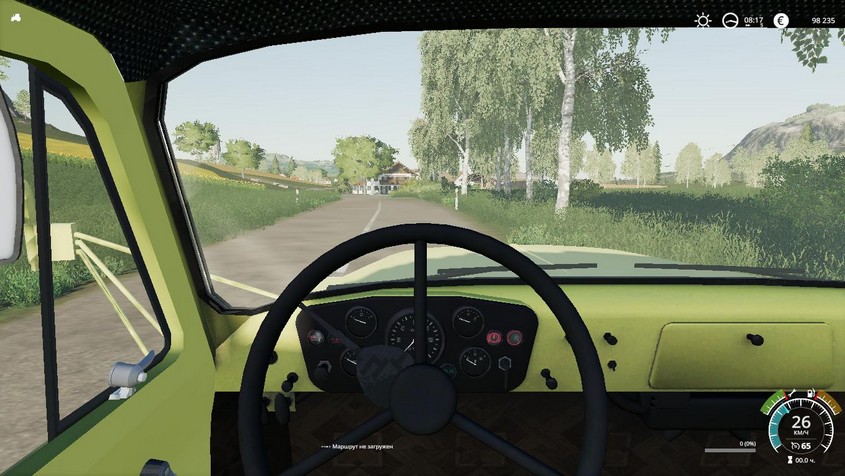
Task: Open finances via the euro coin icon
Action: click(781, 20)
